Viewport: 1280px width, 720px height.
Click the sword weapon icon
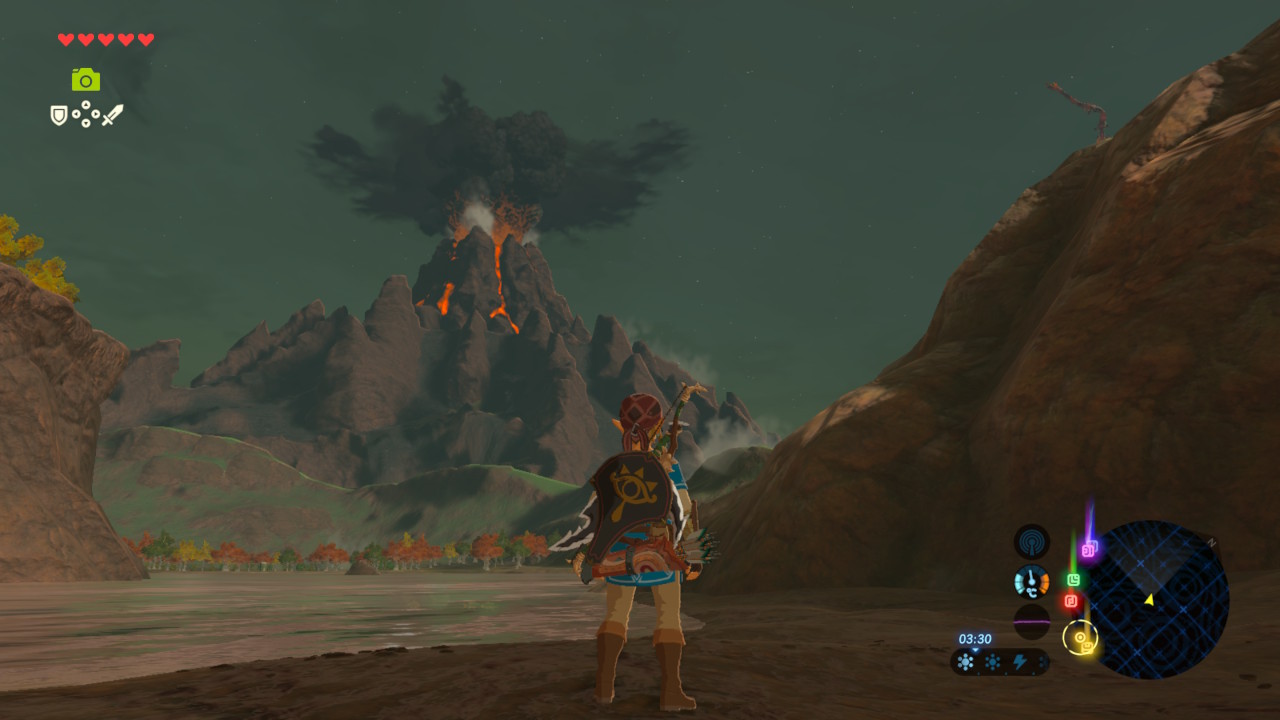click(112, 115)
